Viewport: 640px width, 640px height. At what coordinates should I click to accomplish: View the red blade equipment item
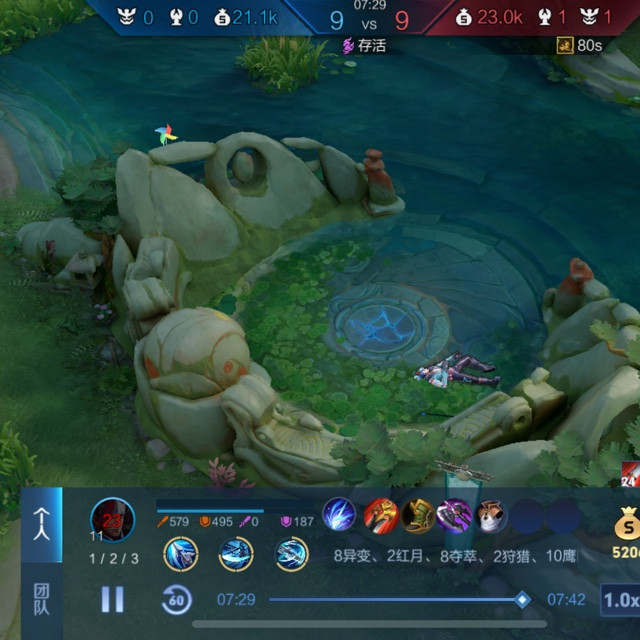coord(380,516)
